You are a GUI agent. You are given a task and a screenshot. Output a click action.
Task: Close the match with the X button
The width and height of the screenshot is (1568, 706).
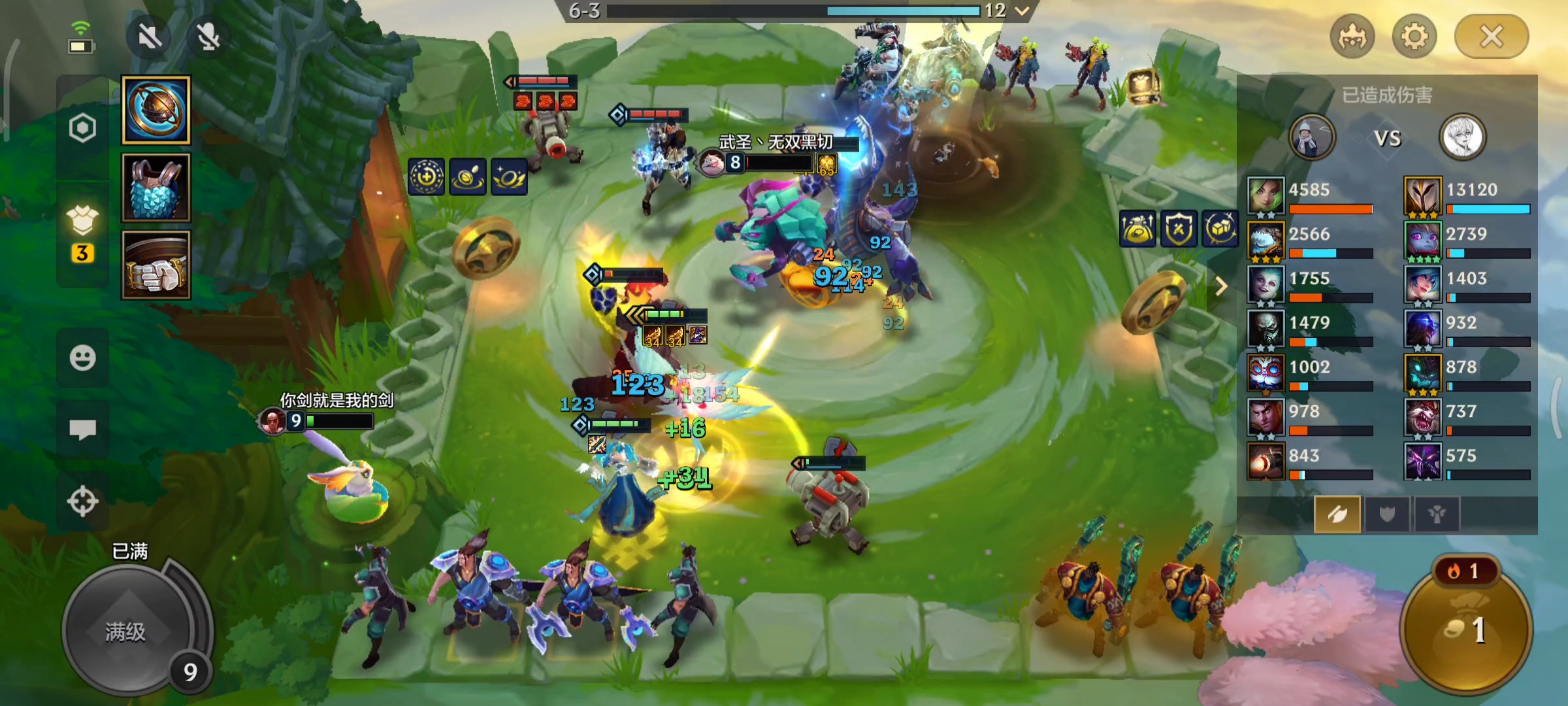point(1491,37)
